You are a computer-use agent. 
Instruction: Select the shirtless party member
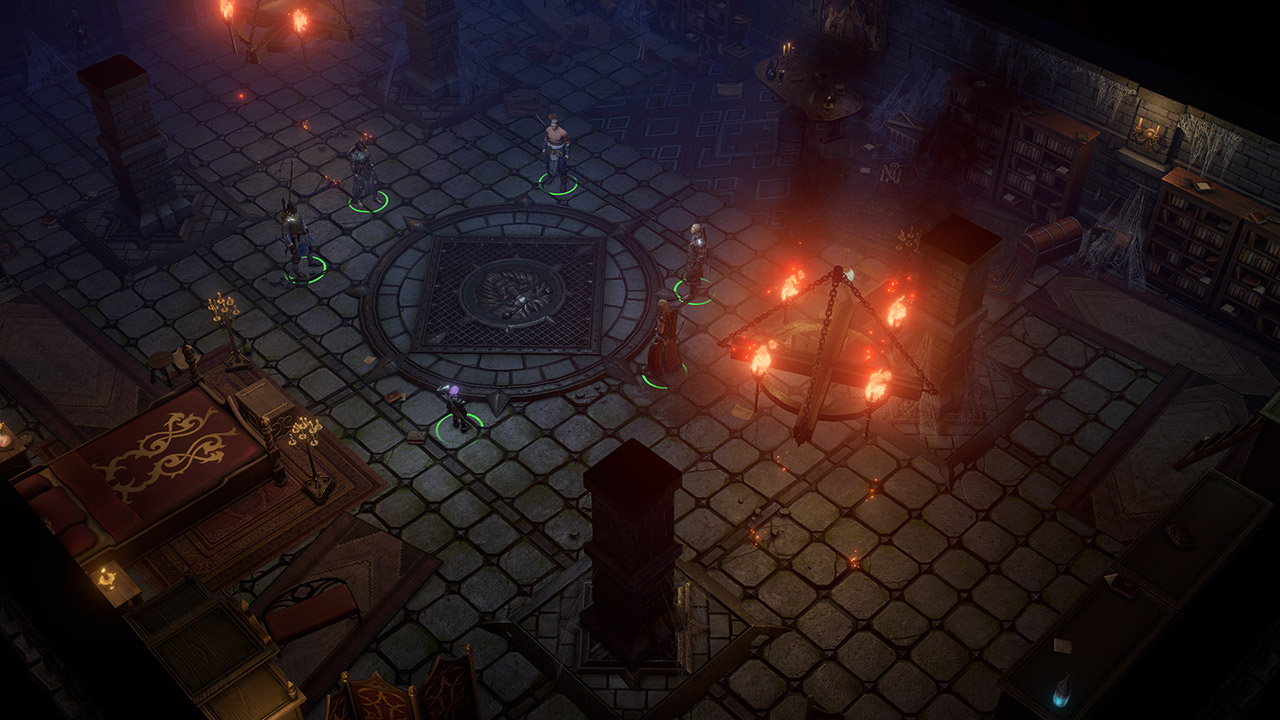[557, 152]
